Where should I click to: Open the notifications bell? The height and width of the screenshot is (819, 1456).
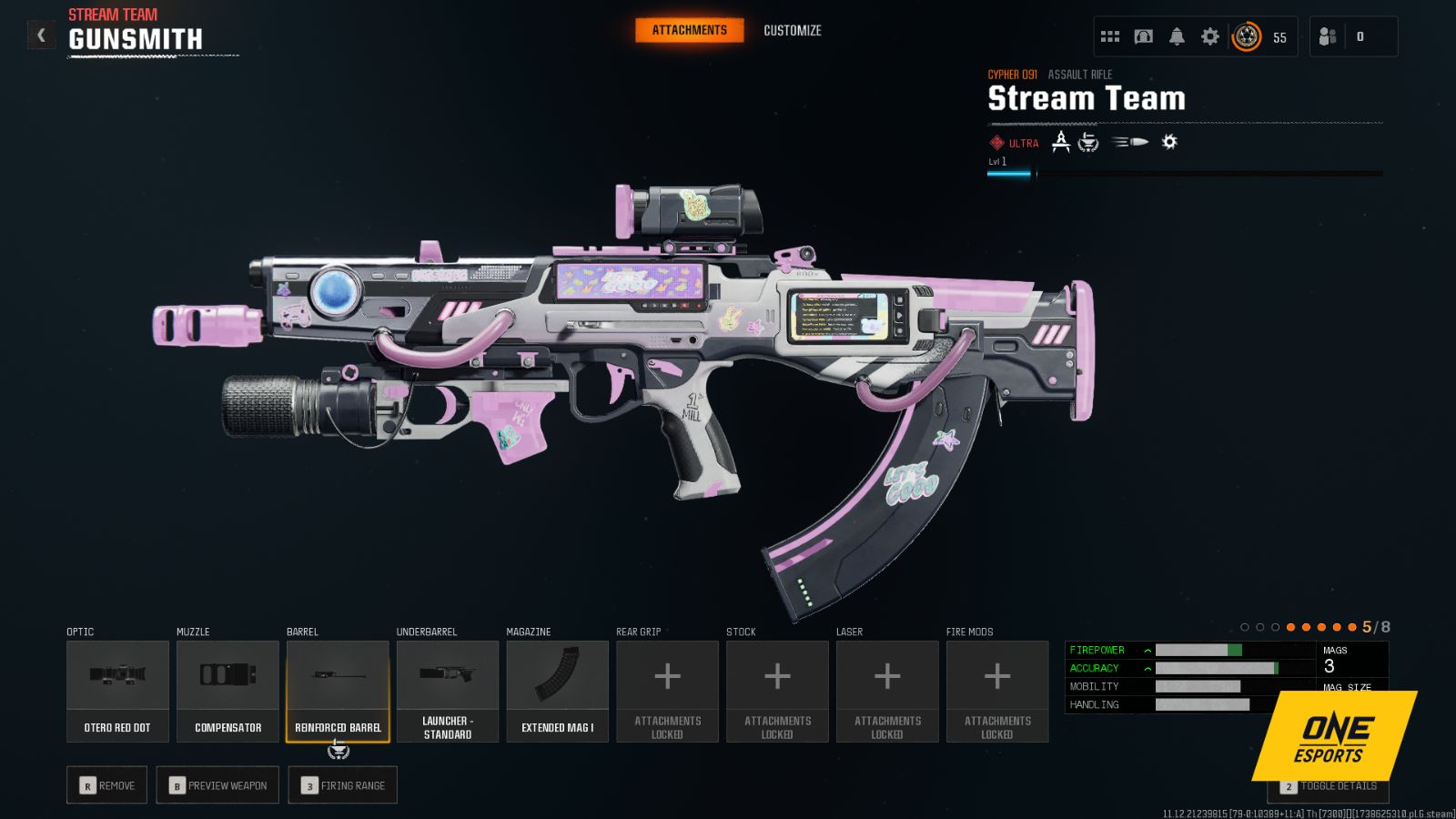click(1176, 35)
